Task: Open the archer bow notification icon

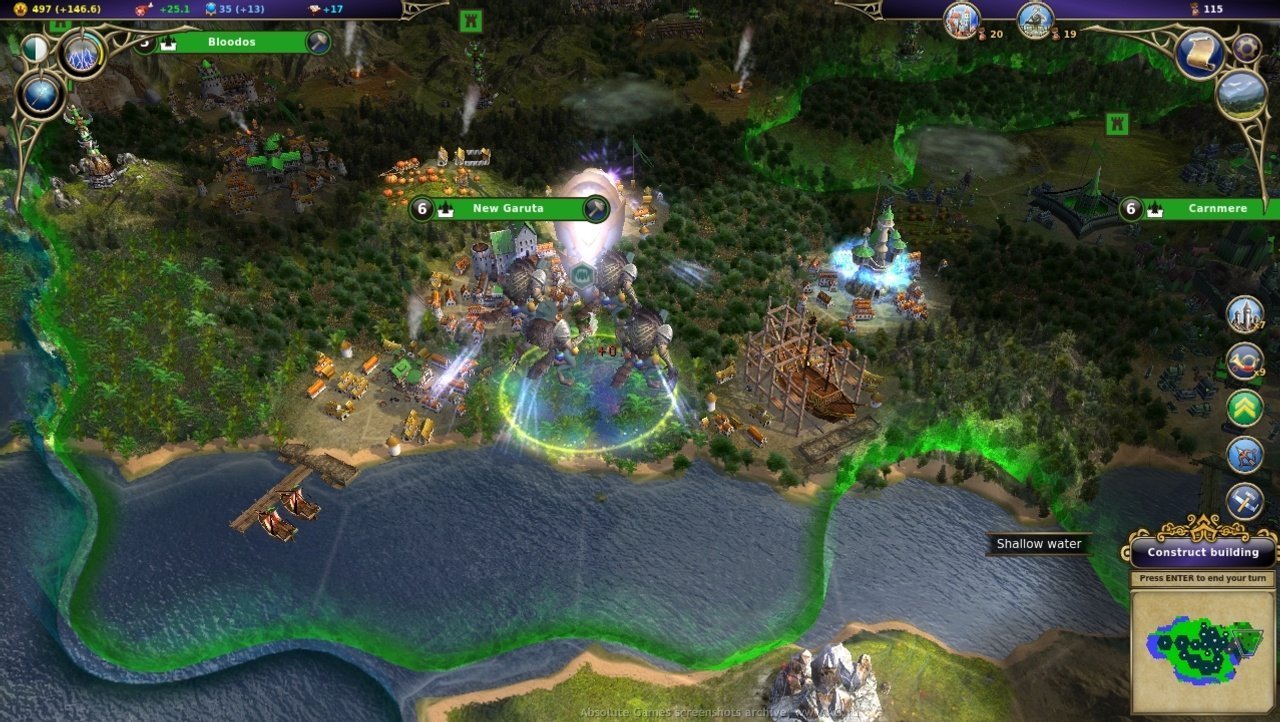Action: coord(1245,455)
